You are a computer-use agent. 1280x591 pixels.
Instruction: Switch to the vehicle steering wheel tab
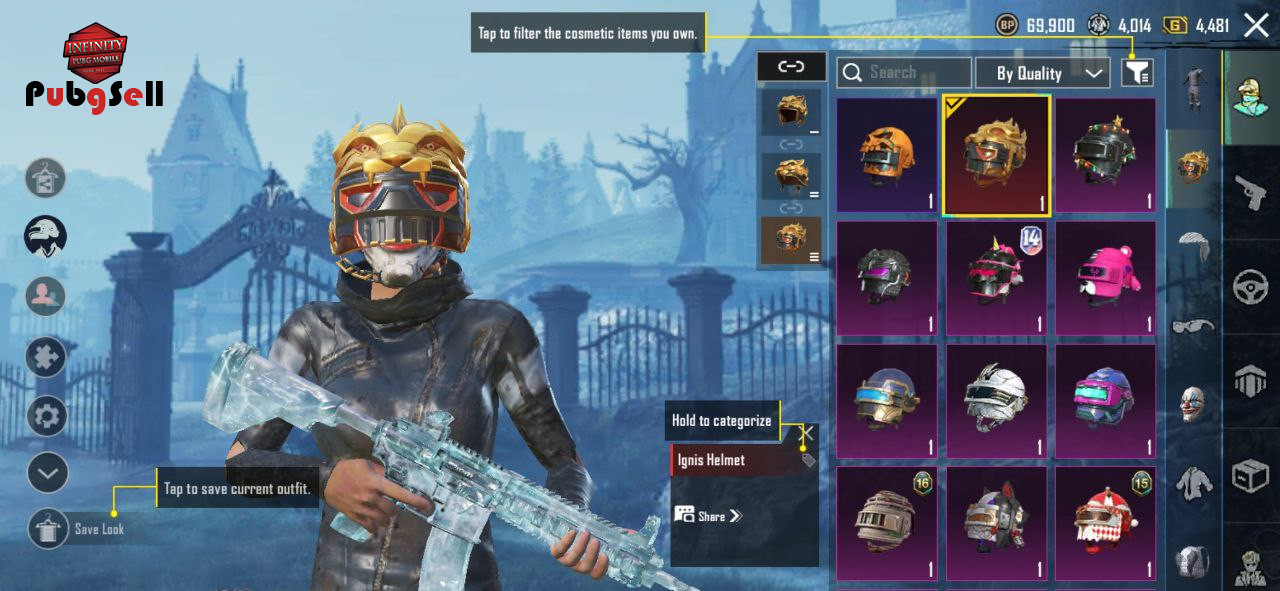click(x=1251, y=288)
